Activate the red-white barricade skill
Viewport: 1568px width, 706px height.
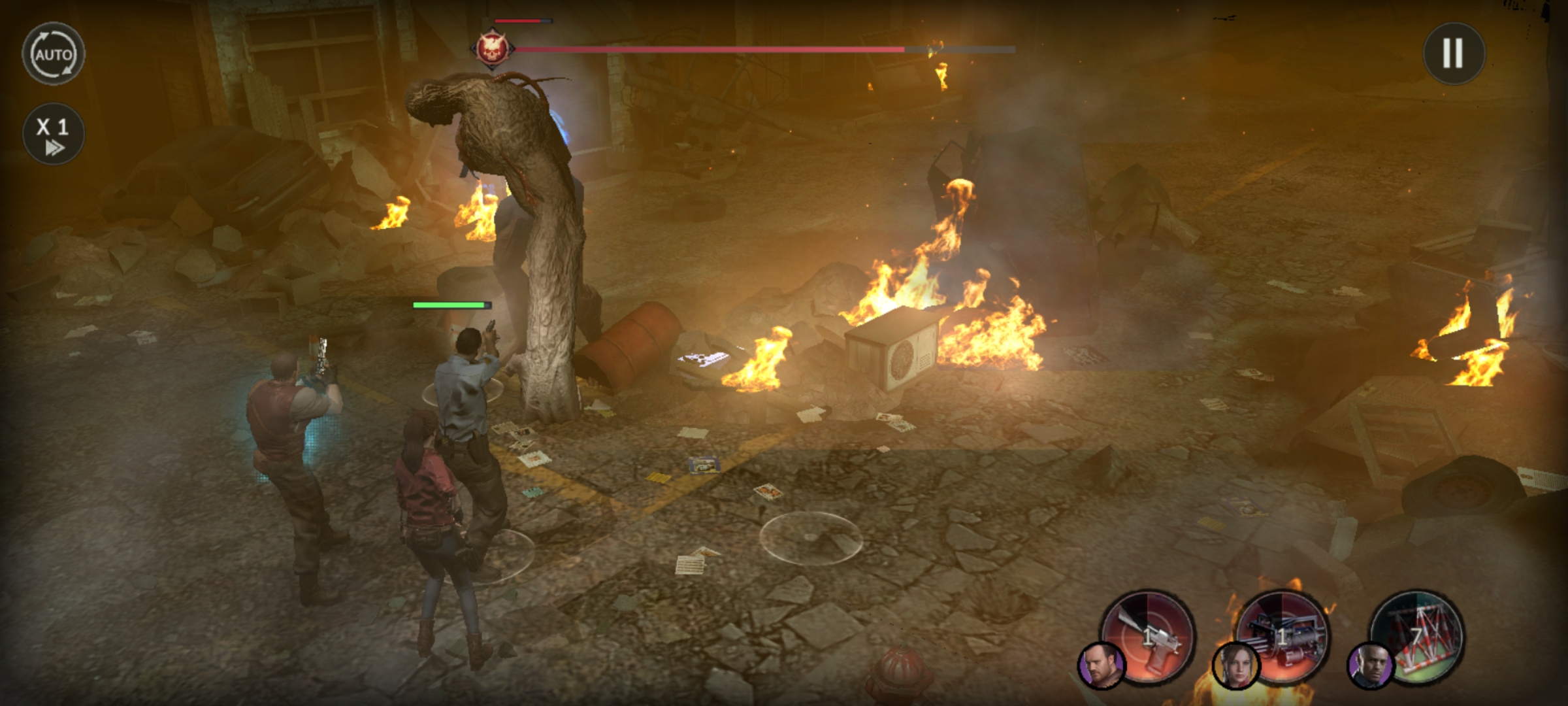[1418, 635]
